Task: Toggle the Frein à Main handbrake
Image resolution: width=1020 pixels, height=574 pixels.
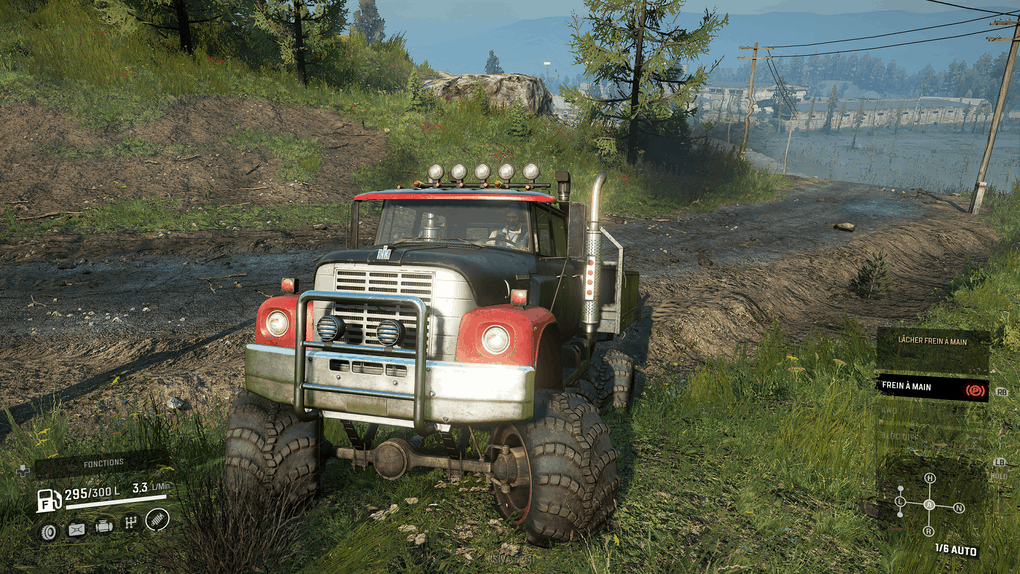Action: click(932, 388)
